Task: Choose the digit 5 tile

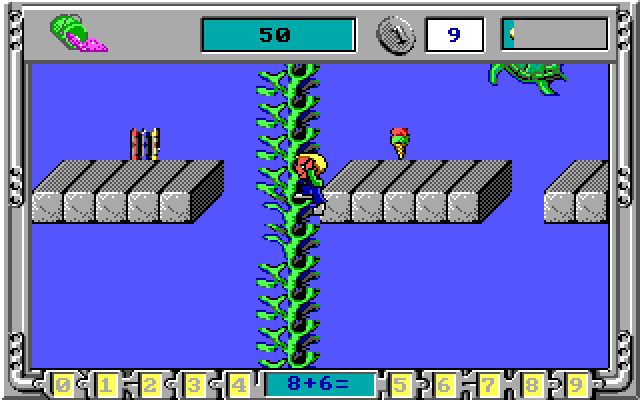Action: coord(400,384)
